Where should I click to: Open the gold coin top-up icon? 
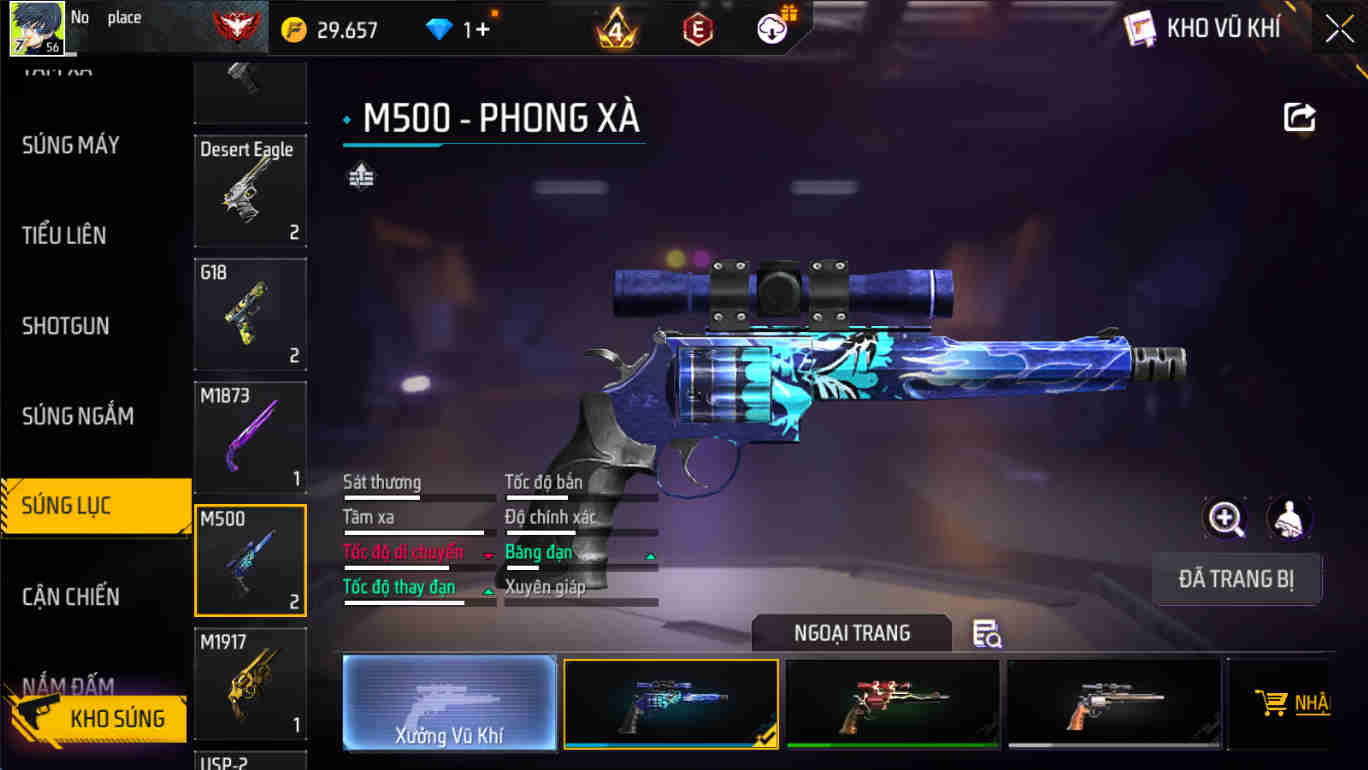289,29
